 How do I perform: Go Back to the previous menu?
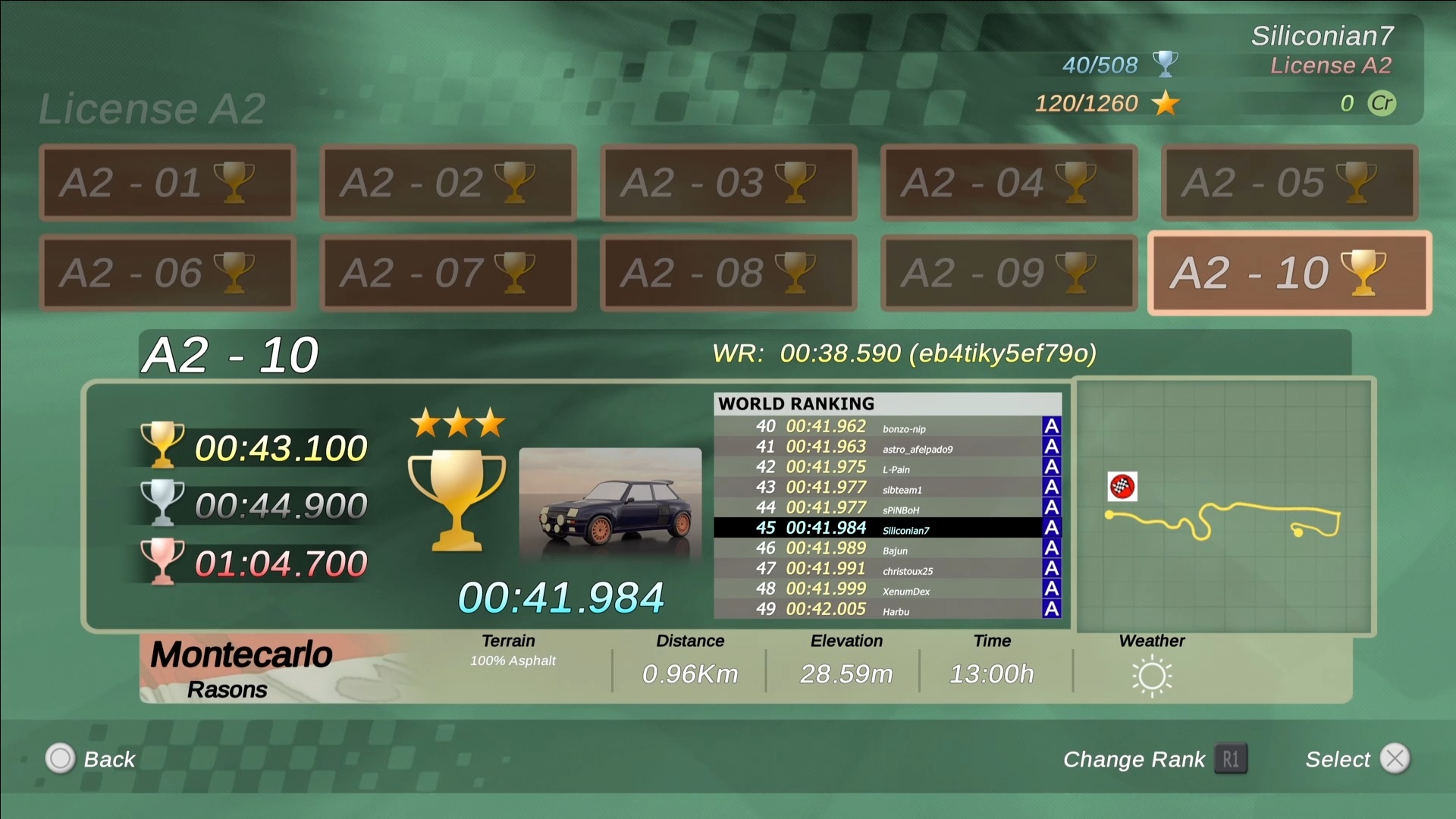coord(91,759)
